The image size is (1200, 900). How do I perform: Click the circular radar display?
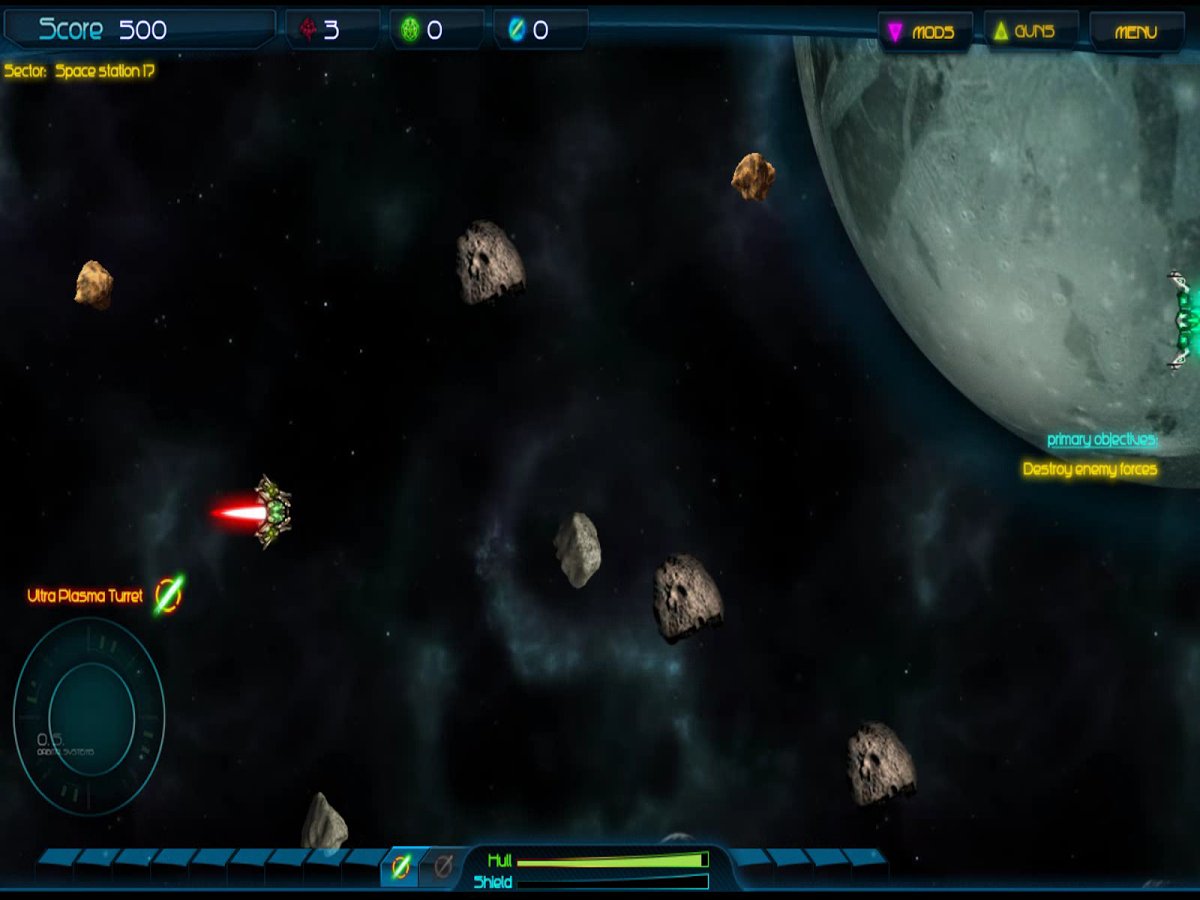point(89,715)
